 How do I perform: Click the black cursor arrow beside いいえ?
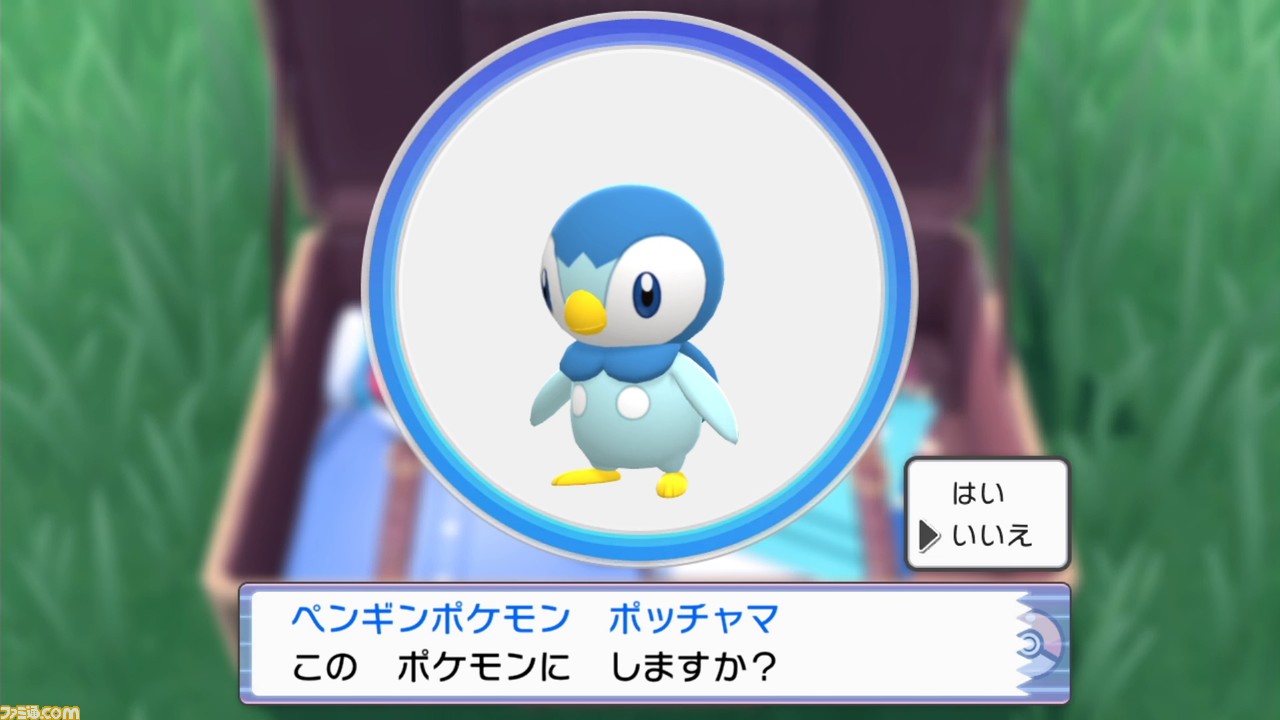[x=931, y=536]
